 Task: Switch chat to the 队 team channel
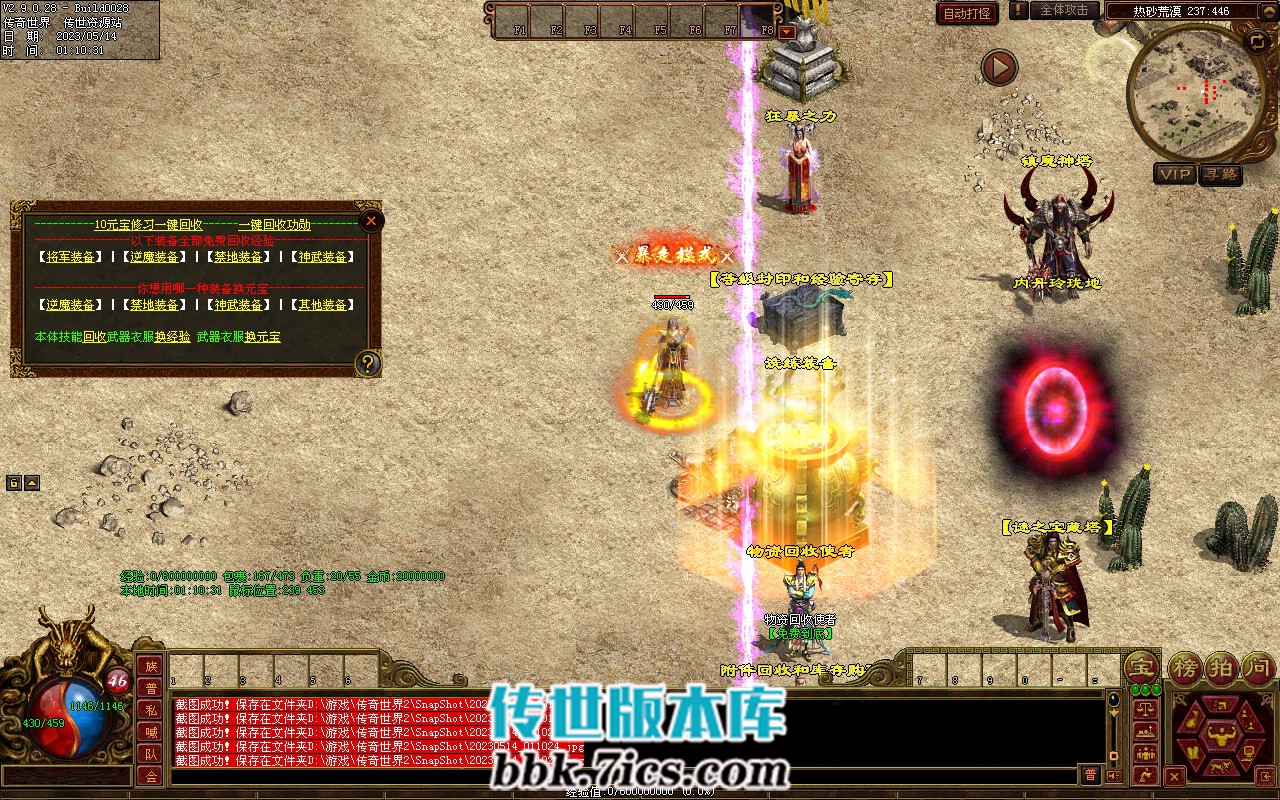pyautogui.click(x=150, y=754)
